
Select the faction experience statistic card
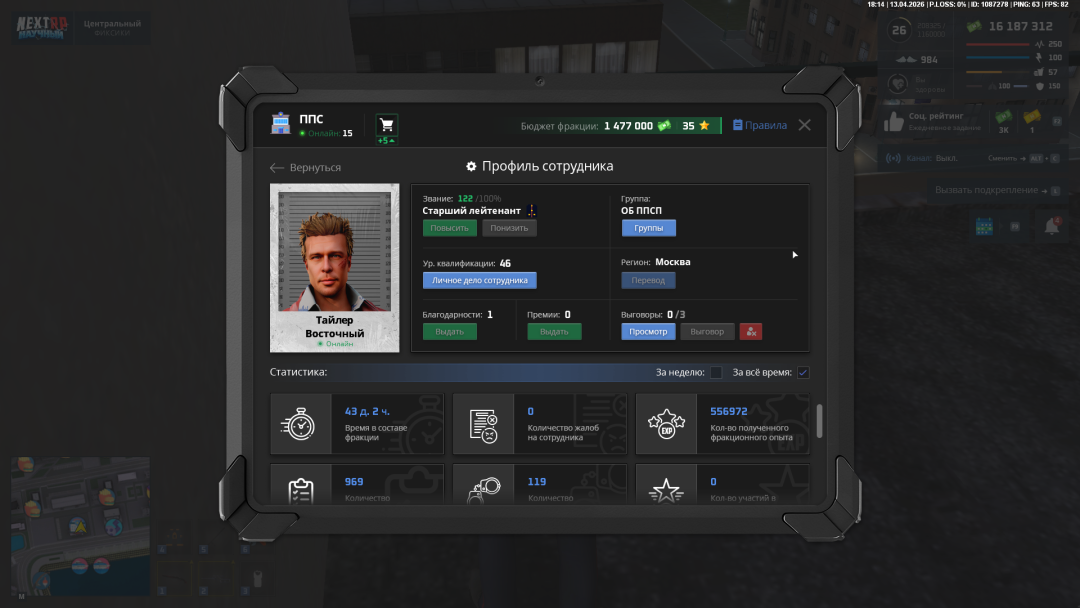click(x=722, y=424)
